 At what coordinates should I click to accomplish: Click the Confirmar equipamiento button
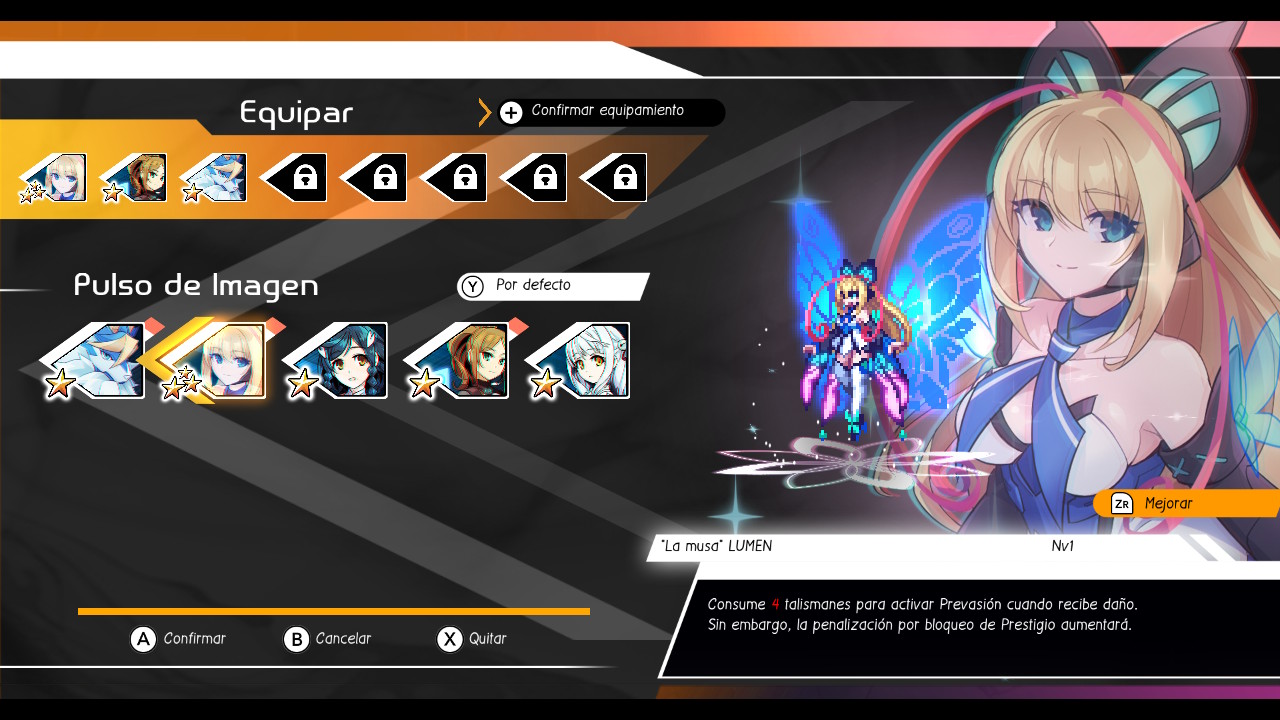[x=606, y=112]
